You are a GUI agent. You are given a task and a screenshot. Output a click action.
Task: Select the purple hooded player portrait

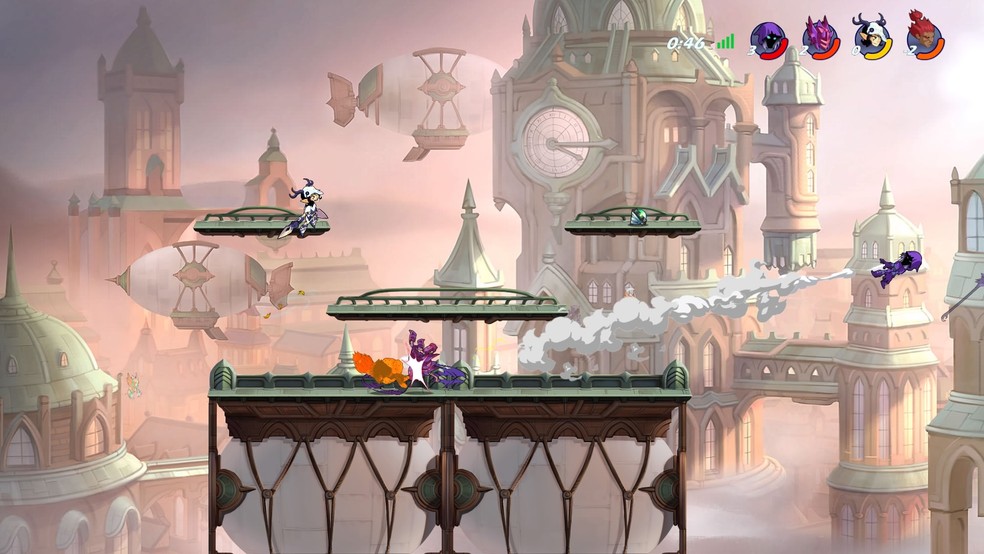(x=769, y=39)
